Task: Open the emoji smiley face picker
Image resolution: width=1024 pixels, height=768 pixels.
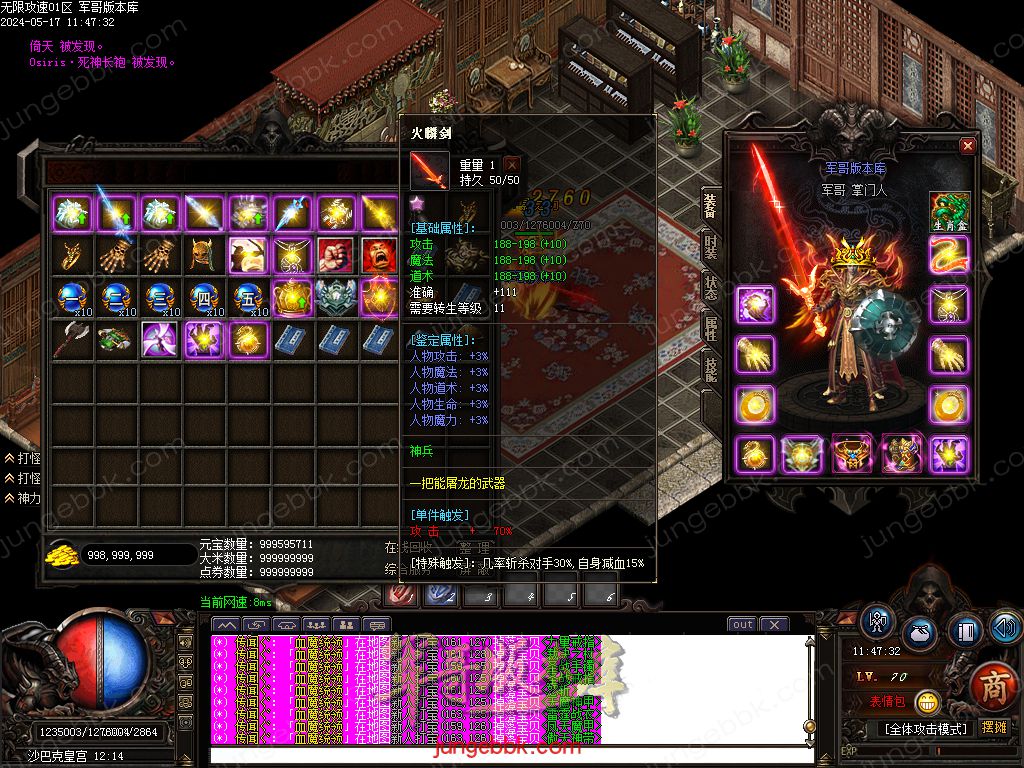Action: [928, 702]
